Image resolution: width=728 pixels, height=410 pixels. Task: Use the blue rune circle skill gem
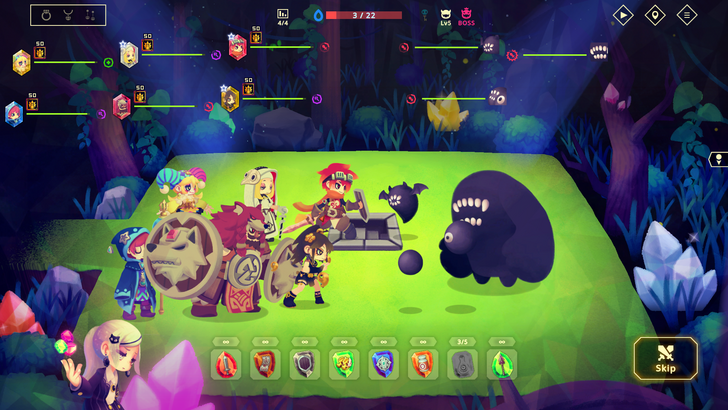click(x=382, y=363)
